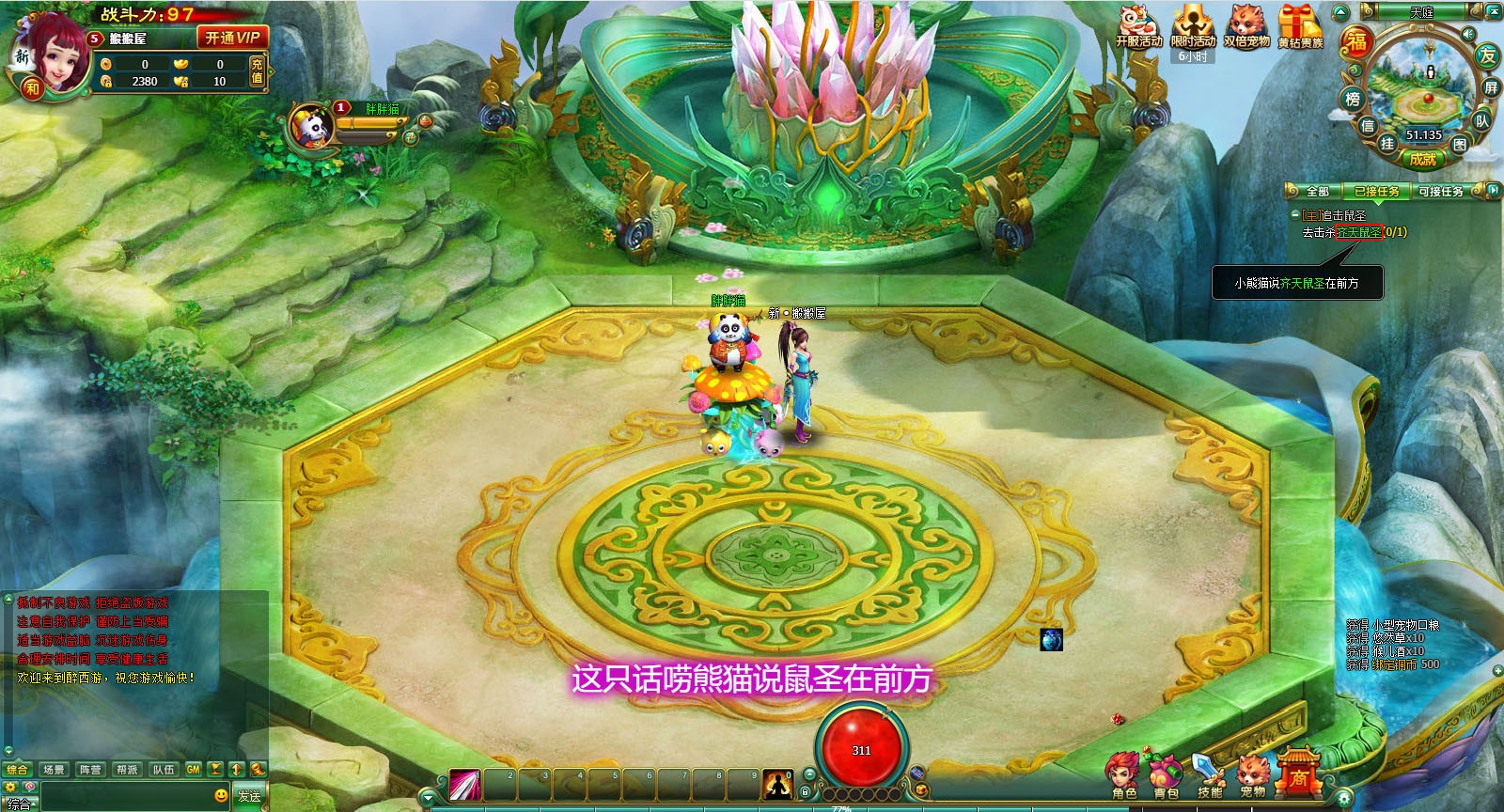Switch to the 可接任务 quest tab
The height and width of the screenshot is (812, 1504).
1440,192
